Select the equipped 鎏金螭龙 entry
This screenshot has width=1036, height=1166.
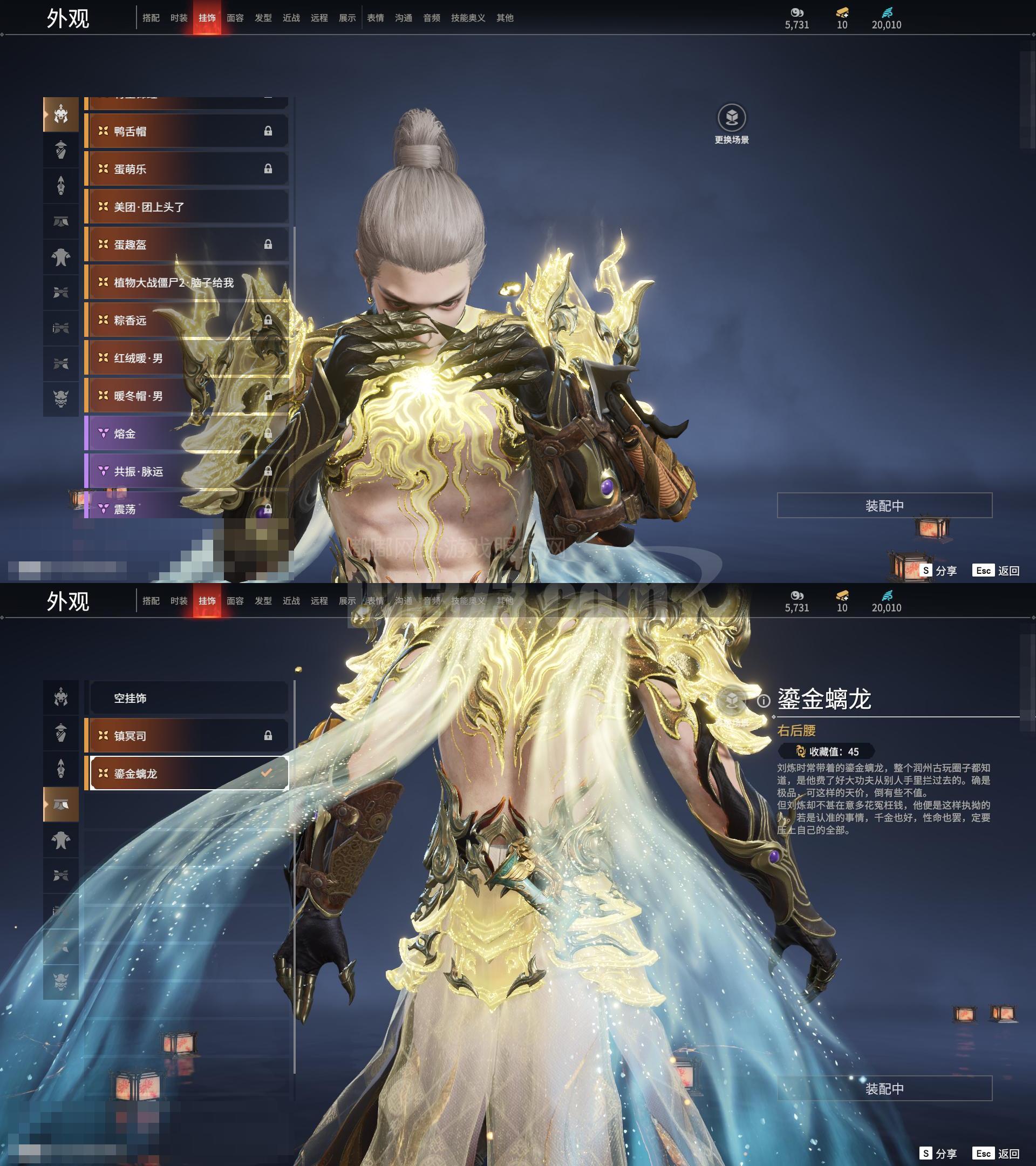[x=188, y=774]
